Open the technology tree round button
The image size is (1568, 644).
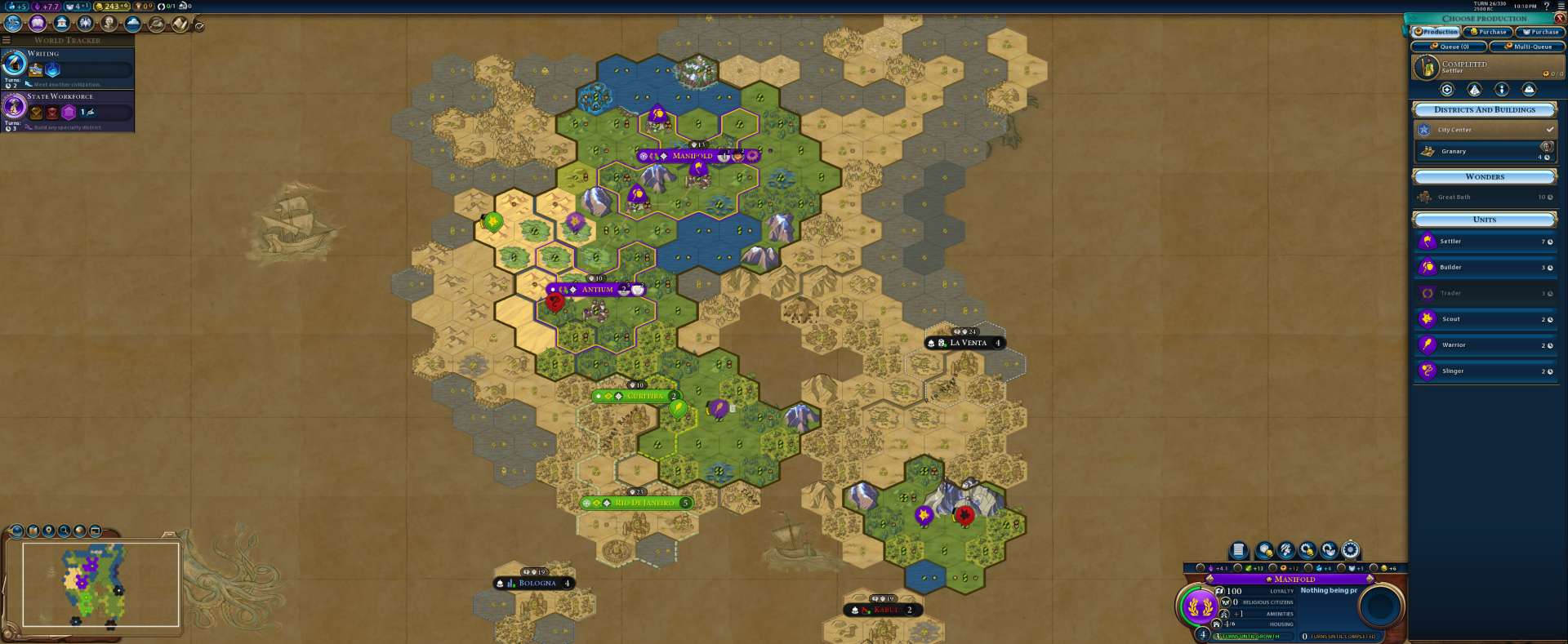click(x=13, y=24)
